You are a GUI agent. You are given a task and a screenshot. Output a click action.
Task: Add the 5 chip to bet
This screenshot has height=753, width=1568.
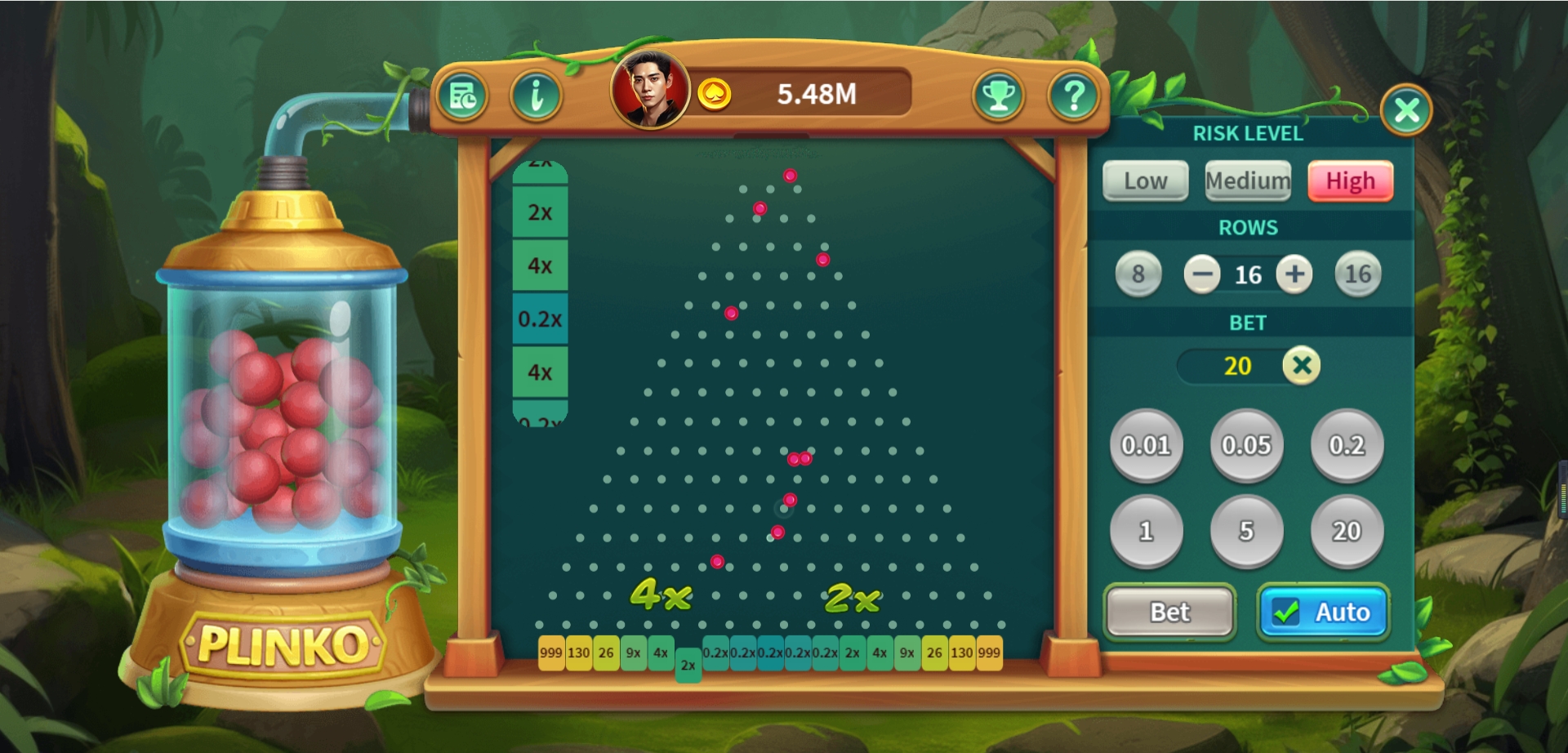[x=1246, y=531]
